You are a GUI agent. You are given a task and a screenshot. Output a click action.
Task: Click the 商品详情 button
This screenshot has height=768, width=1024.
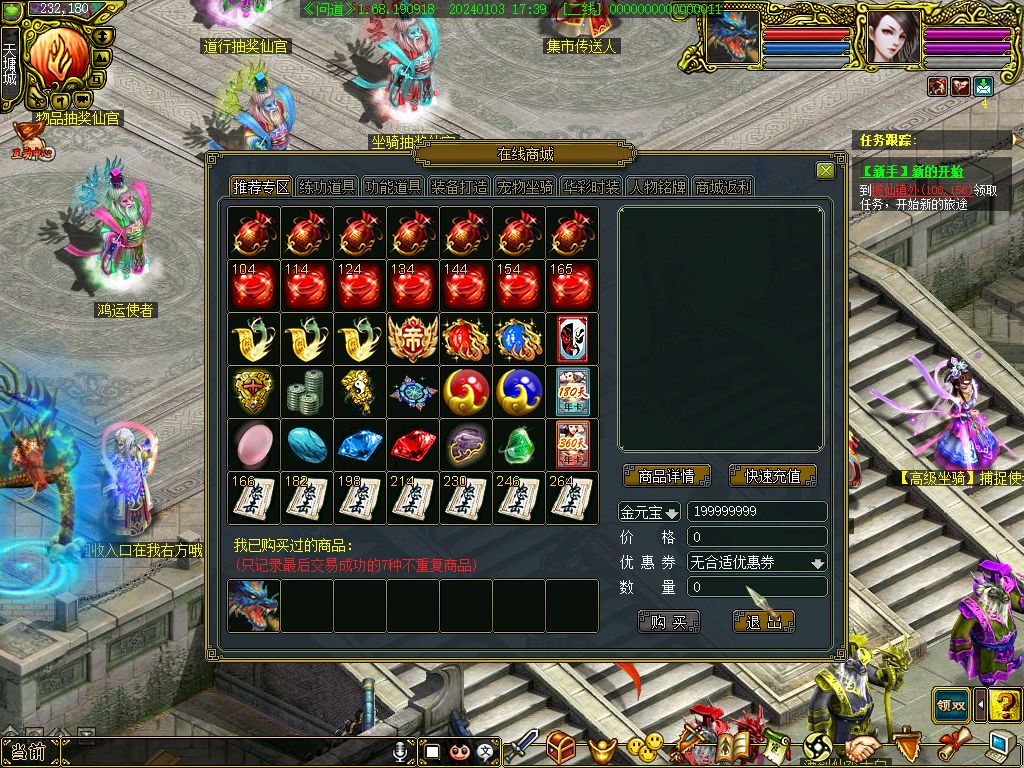click(666, 476)
